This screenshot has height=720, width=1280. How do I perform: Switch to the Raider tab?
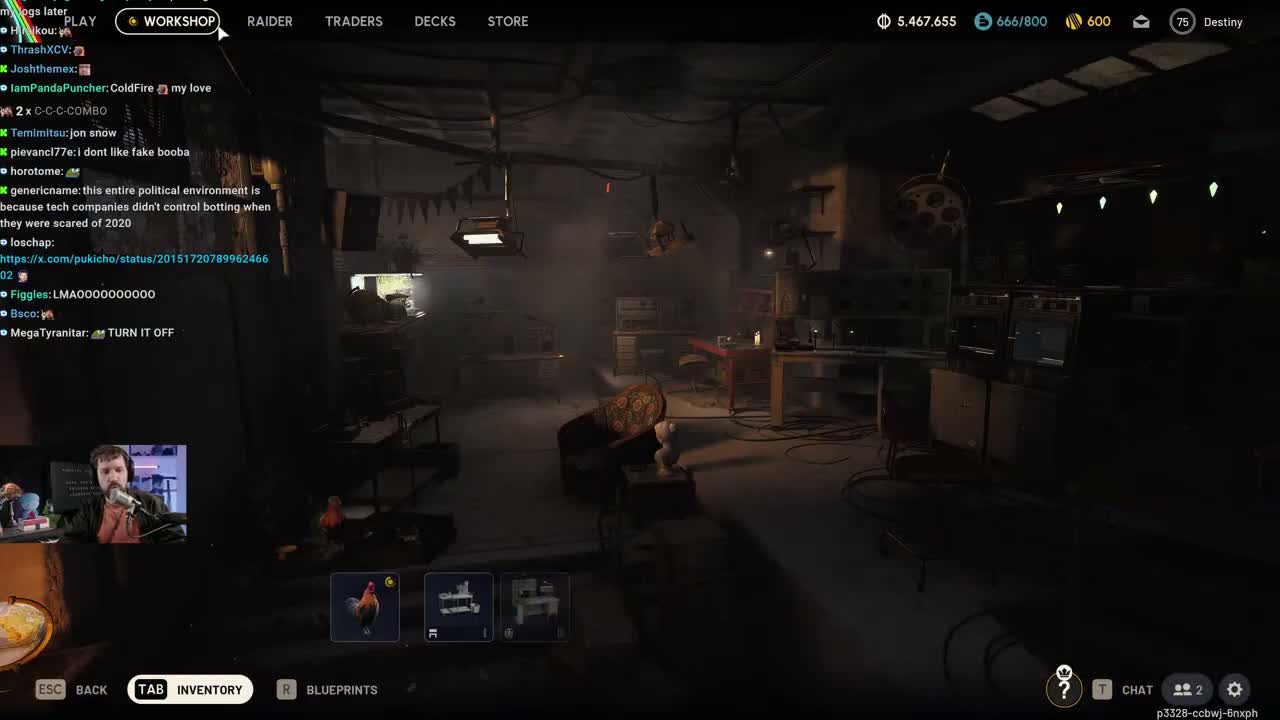270,21
